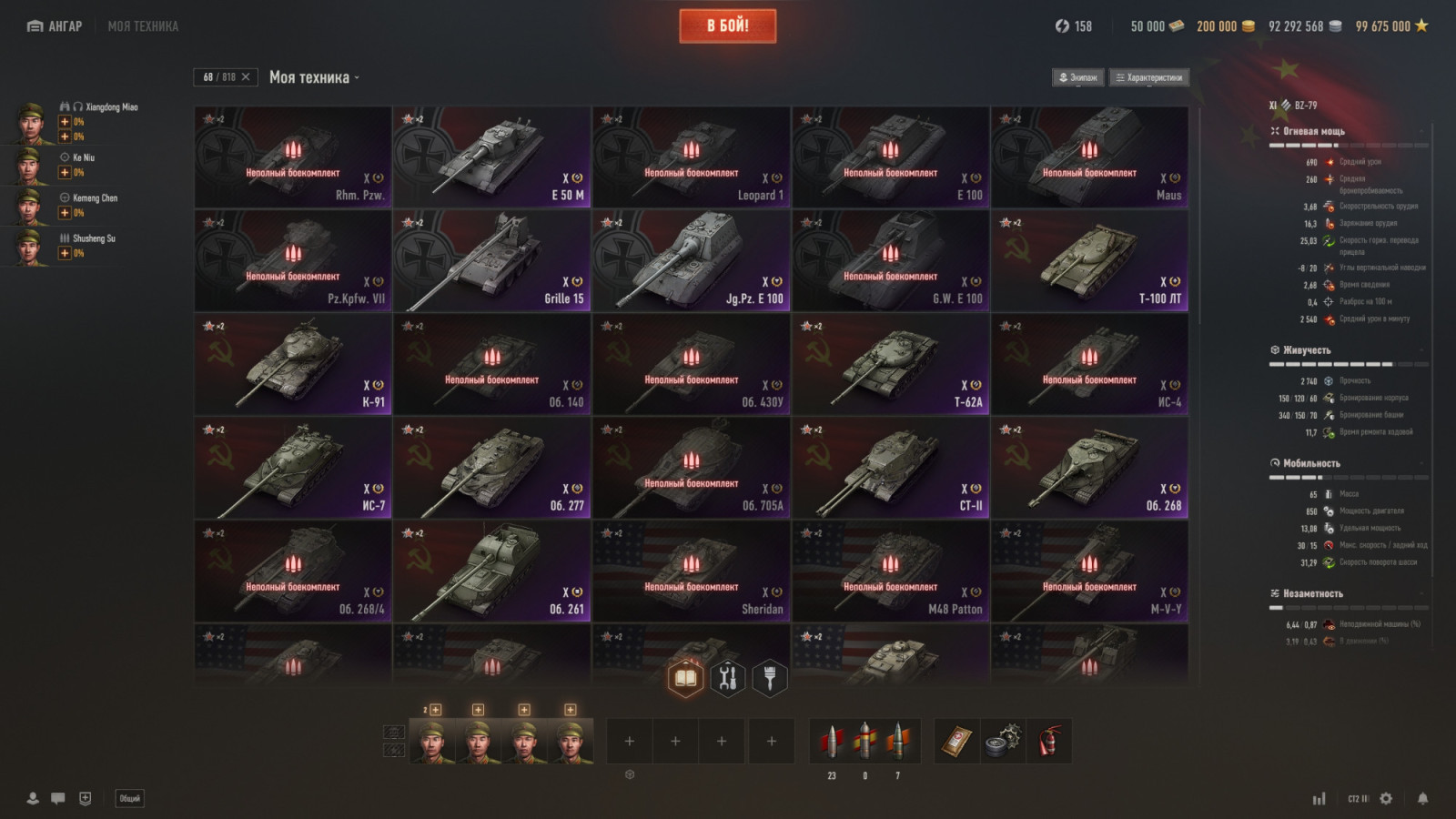The height and width of the screenshot is (819, 1456).
Task: Open the paint brush customization icon
Action: point(769,678)
